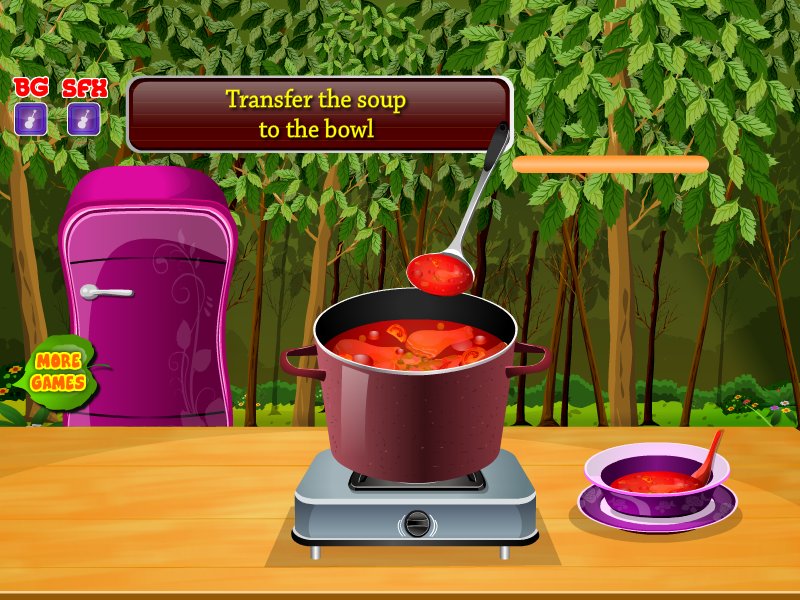Screen dimensions: 800x600
Task: Toggle the SFX sound button
Action: (84, 119)
